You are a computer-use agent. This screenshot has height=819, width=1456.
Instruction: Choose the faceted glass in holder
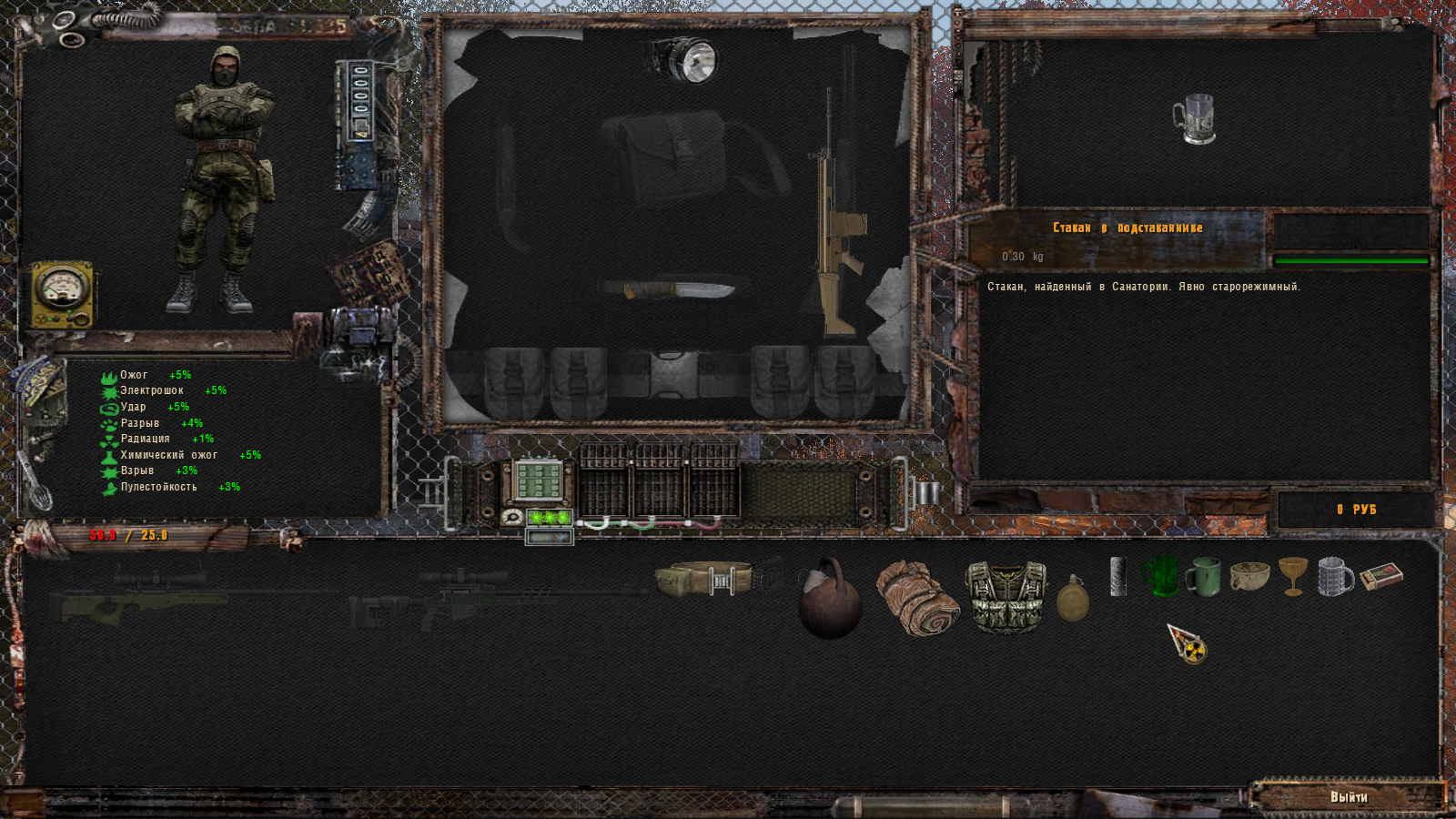coord(1335,577)
